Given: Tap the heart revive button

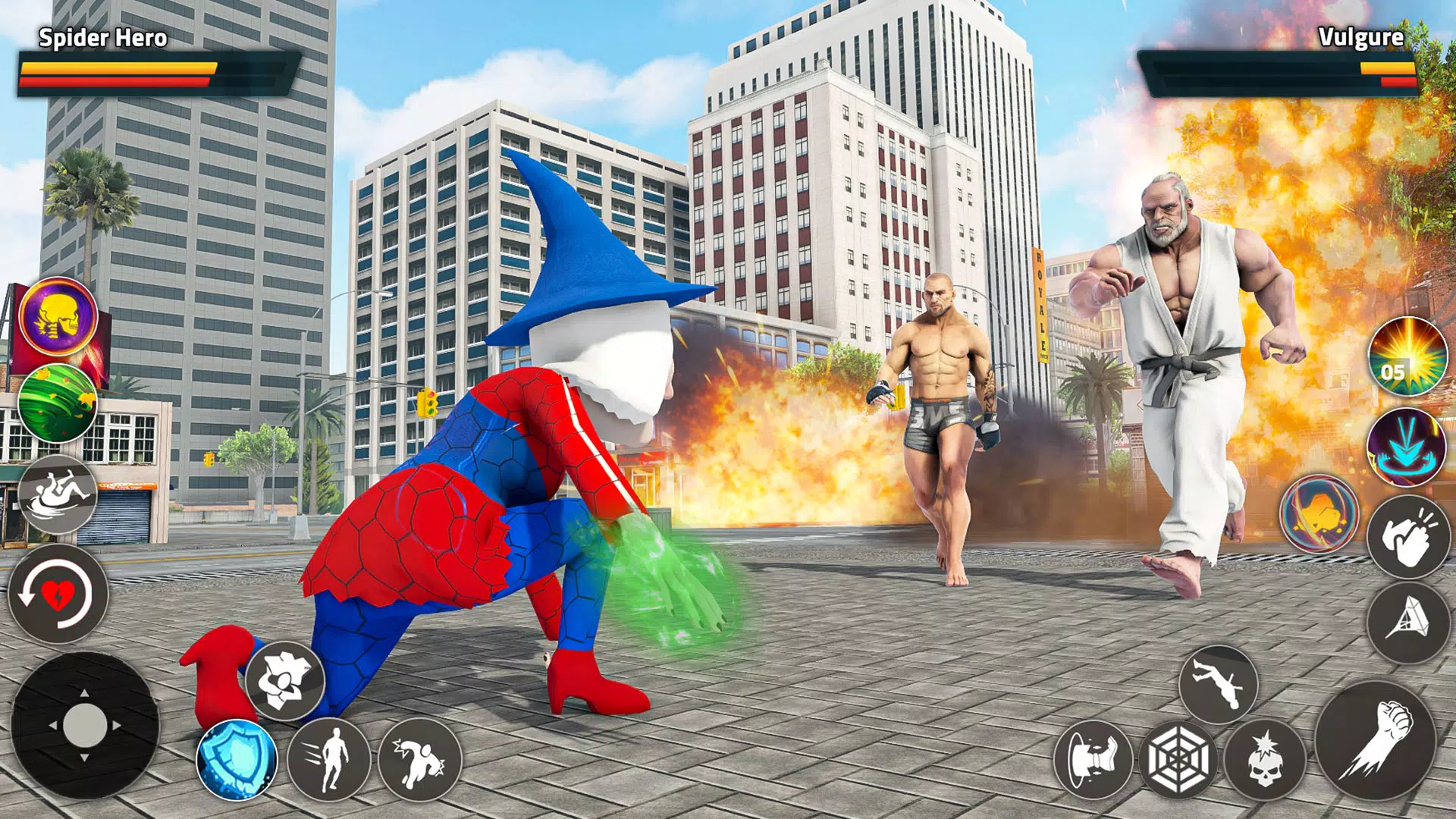Looking at the screenshot, I should 58,594.
